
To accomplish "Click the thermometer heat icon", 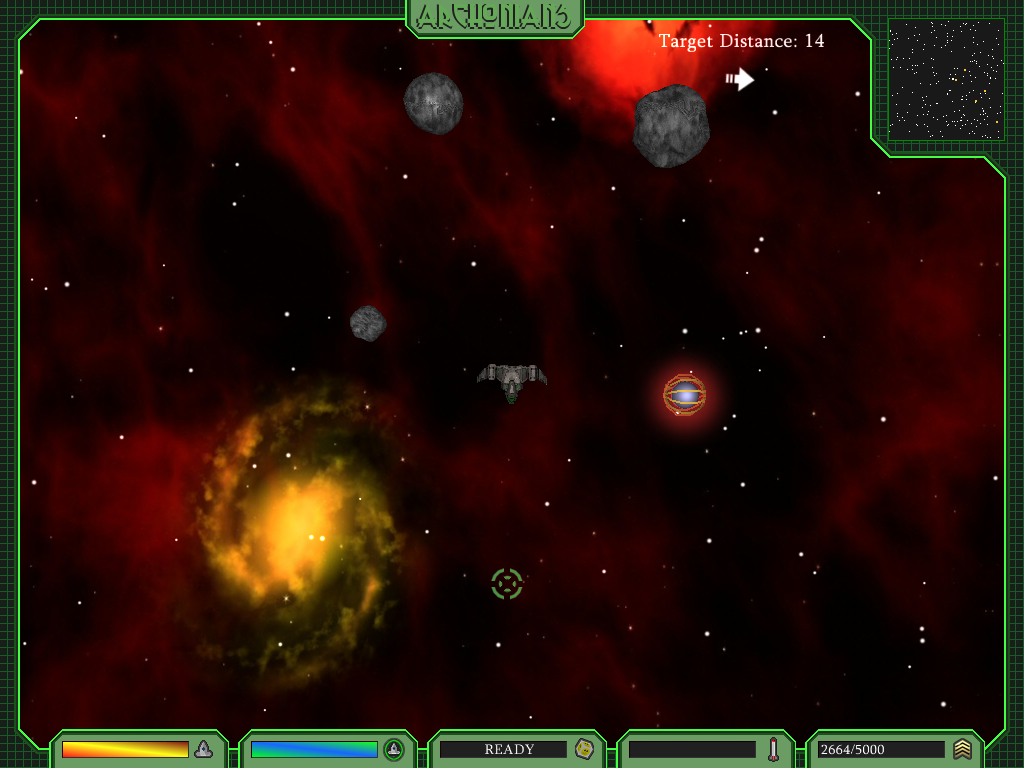I will click(773, 749).
